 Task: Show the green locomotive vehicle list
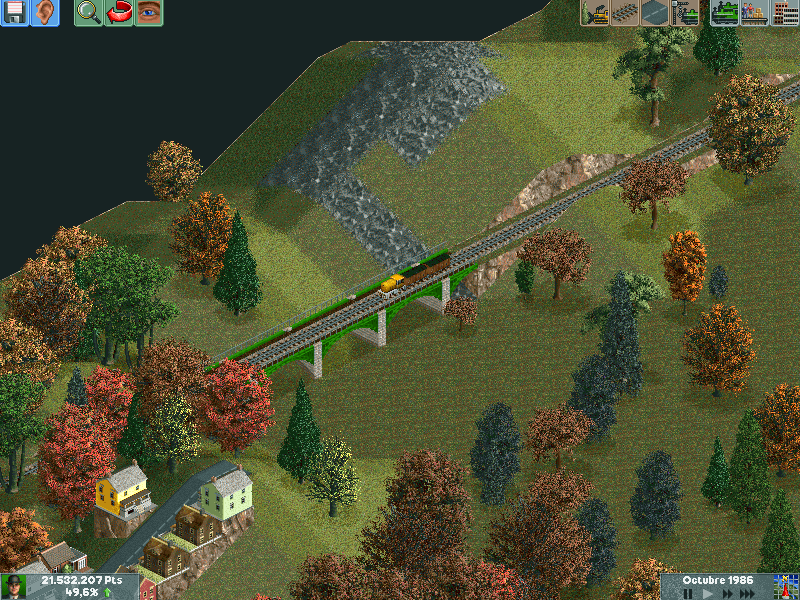[724, 13]
